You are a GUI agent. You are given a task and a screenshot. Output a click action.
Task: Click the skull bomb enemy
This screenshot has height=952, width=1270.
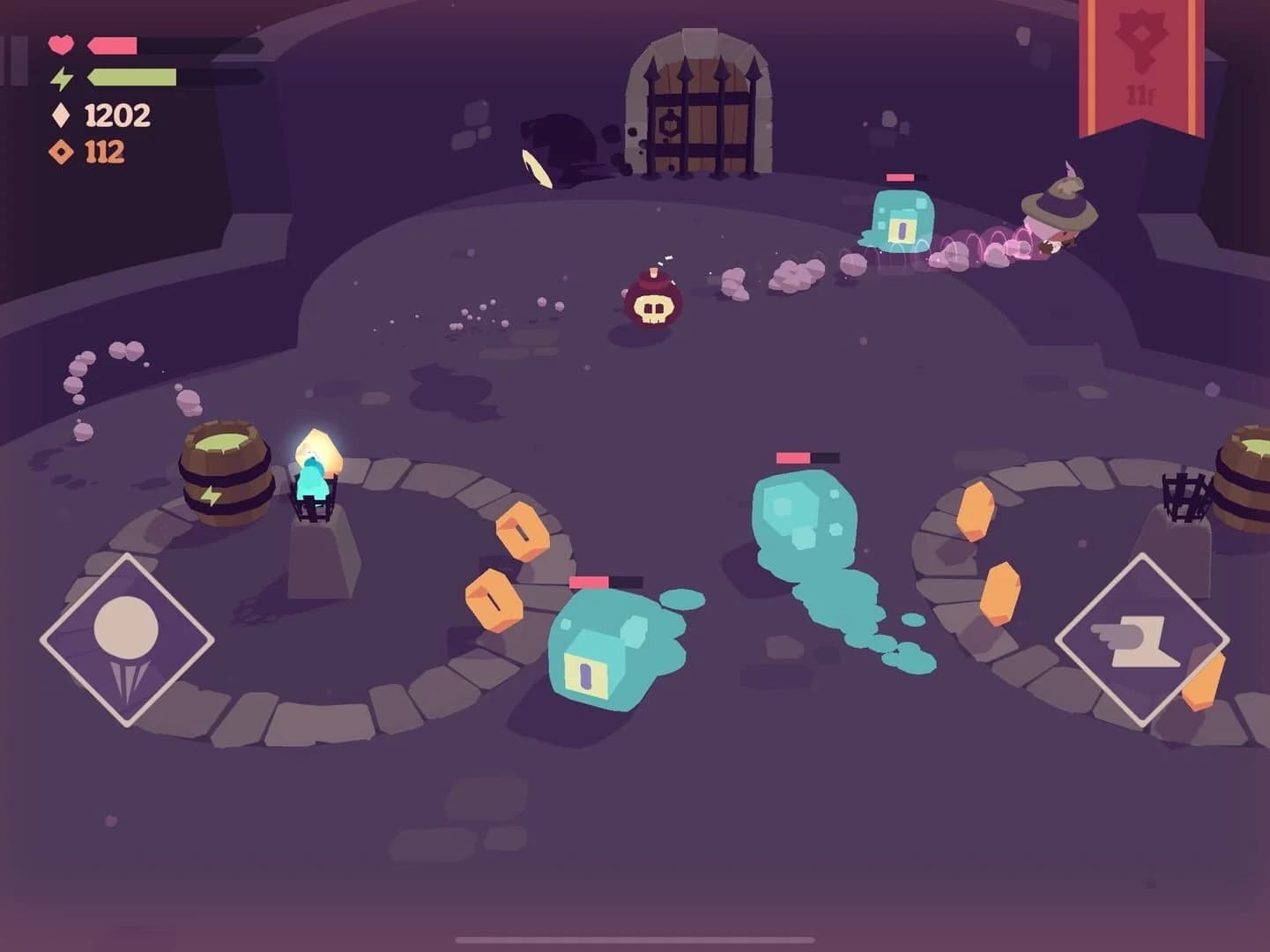point(653,309)
